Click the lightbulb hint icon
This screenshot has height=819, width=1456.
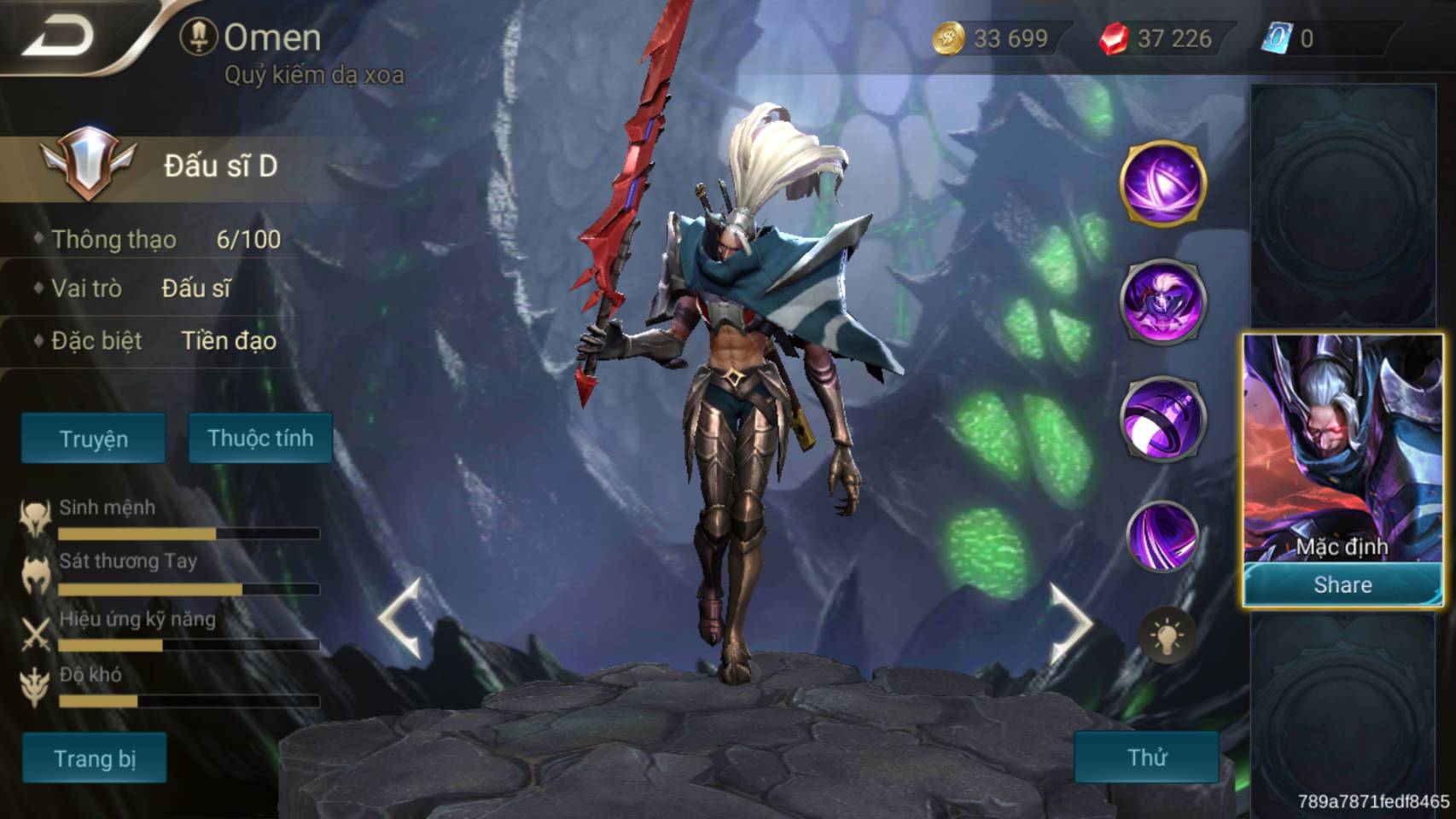tap(1166, 636)
